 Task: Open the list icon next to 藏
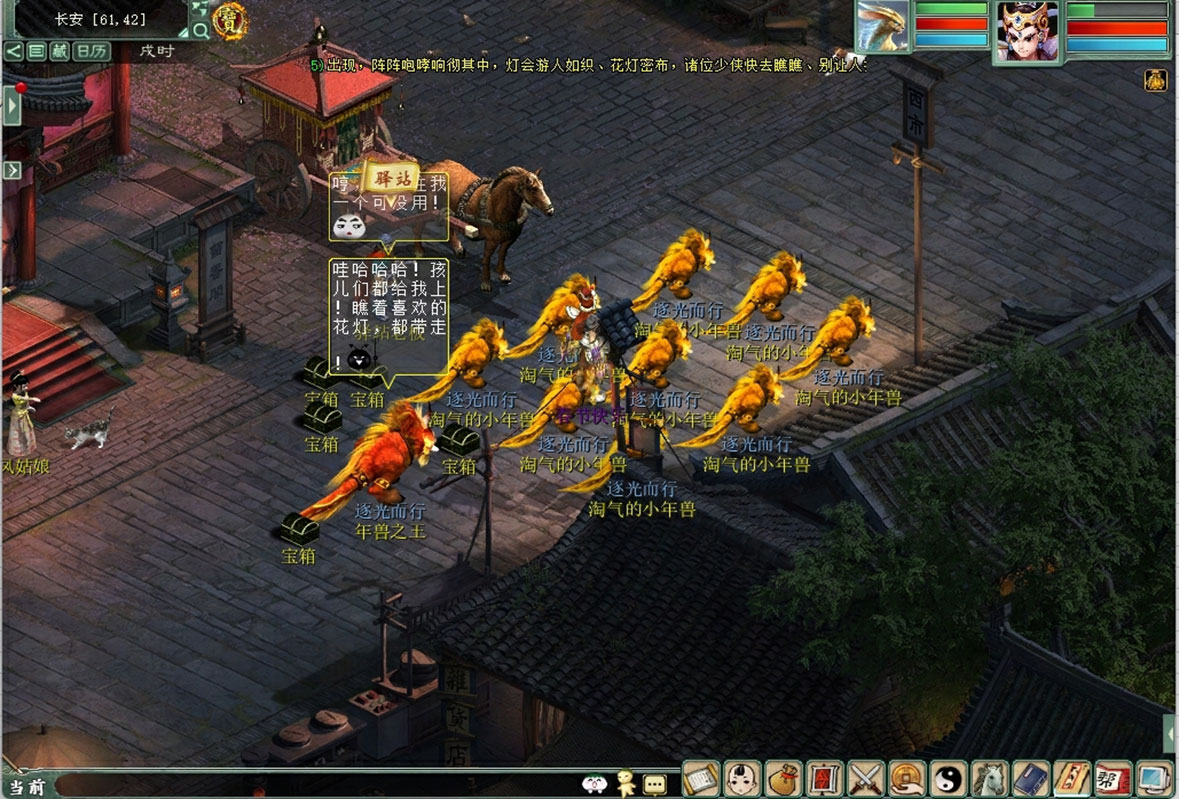point(37,51)
